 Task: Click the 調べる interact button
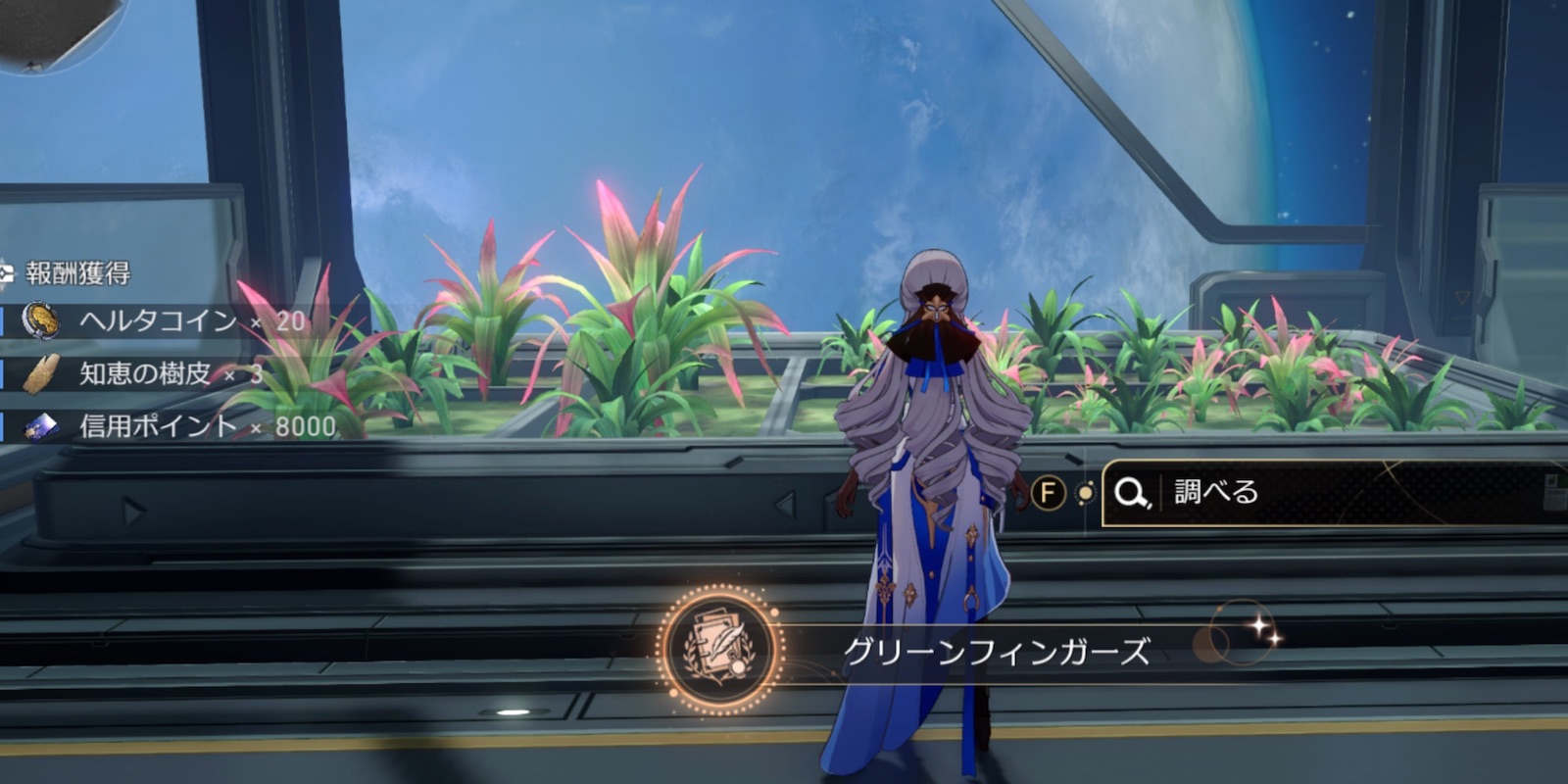click(1215, 493)
